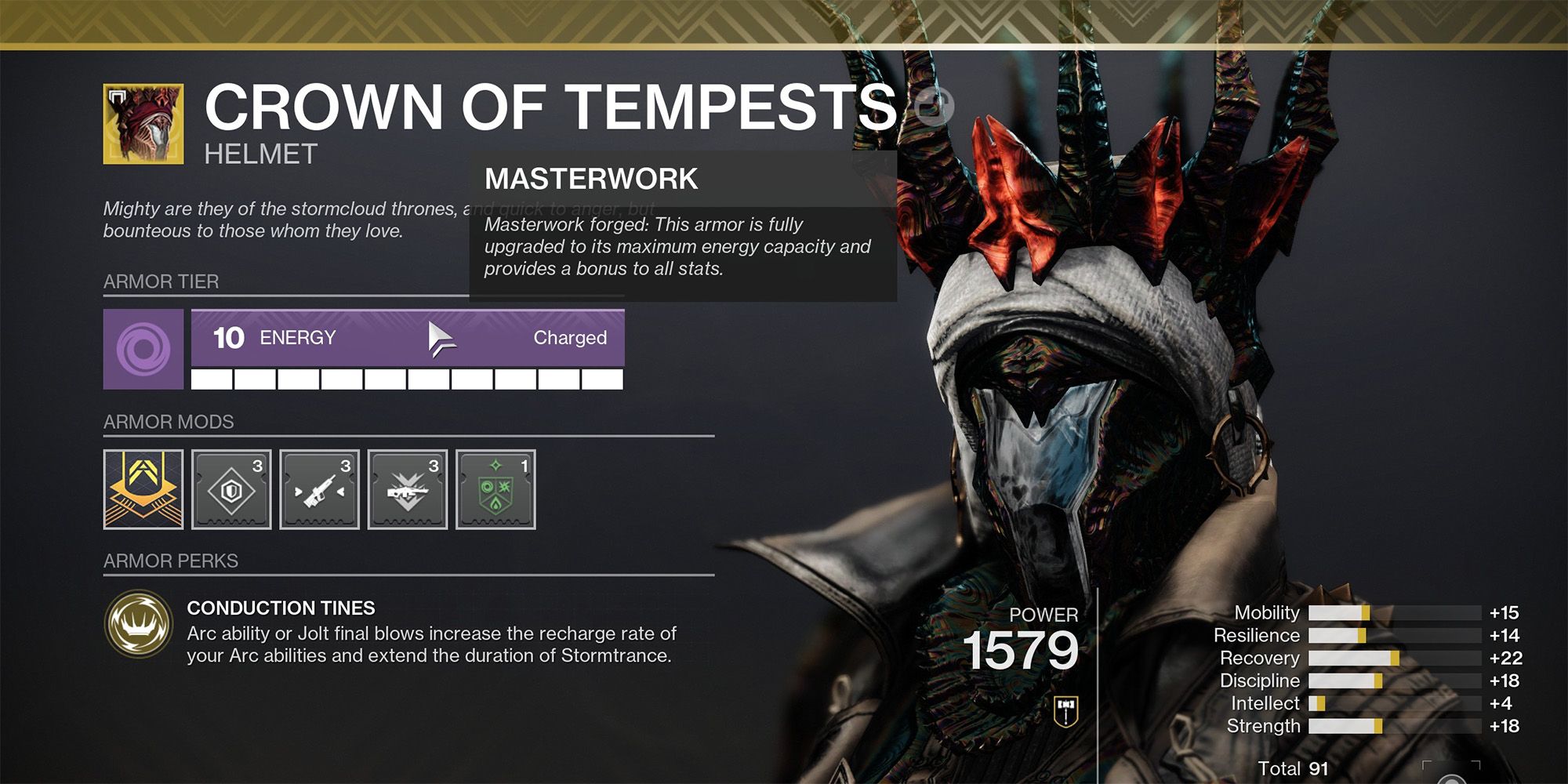The height and width of the screenshot is (784, 1568).
Task: Select the rifle targeting armor mod
Action: [x=320, y=489]
